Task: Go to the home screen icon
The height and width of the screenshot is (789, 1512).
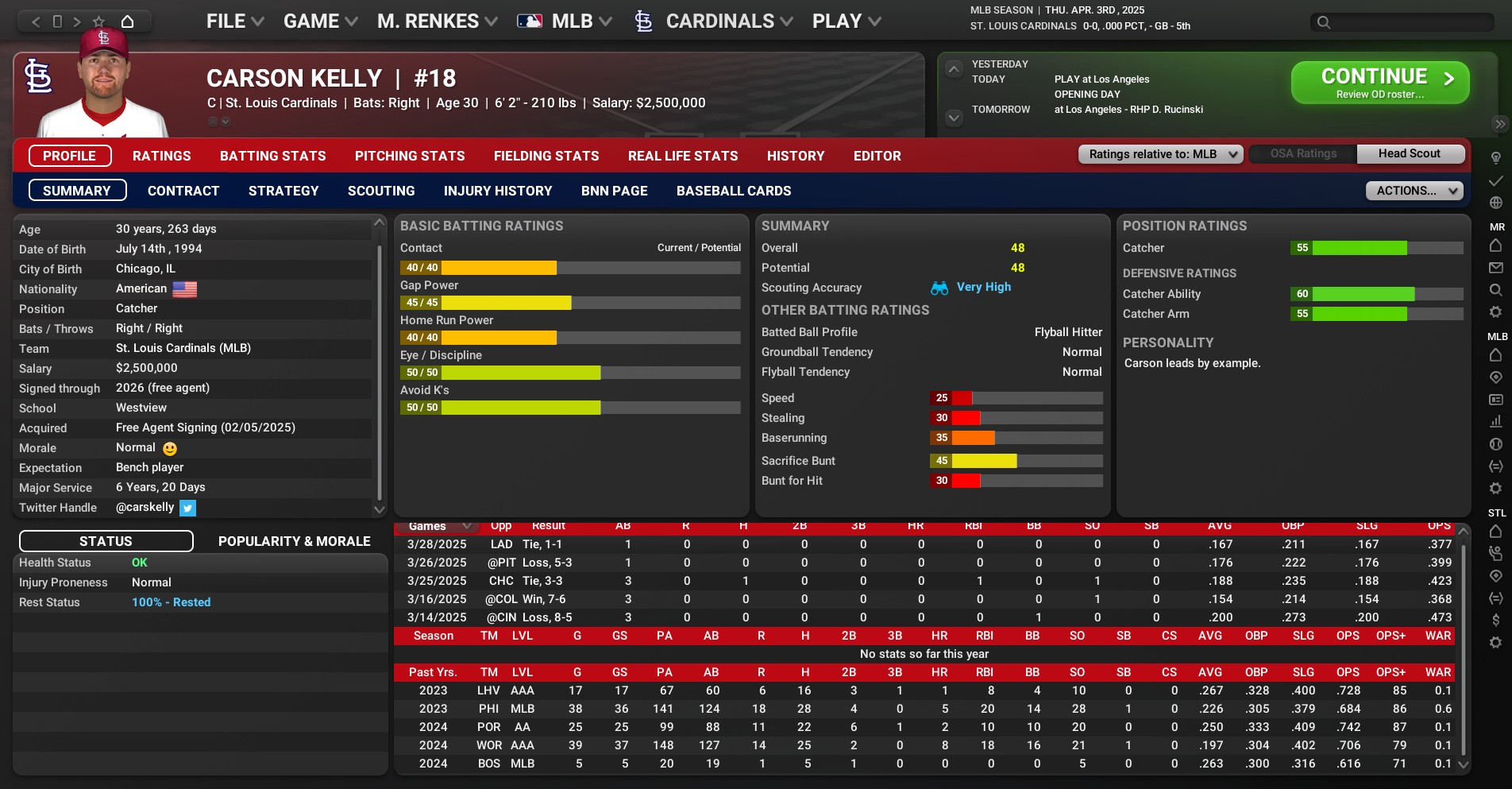Action: (x=127, y=21)
